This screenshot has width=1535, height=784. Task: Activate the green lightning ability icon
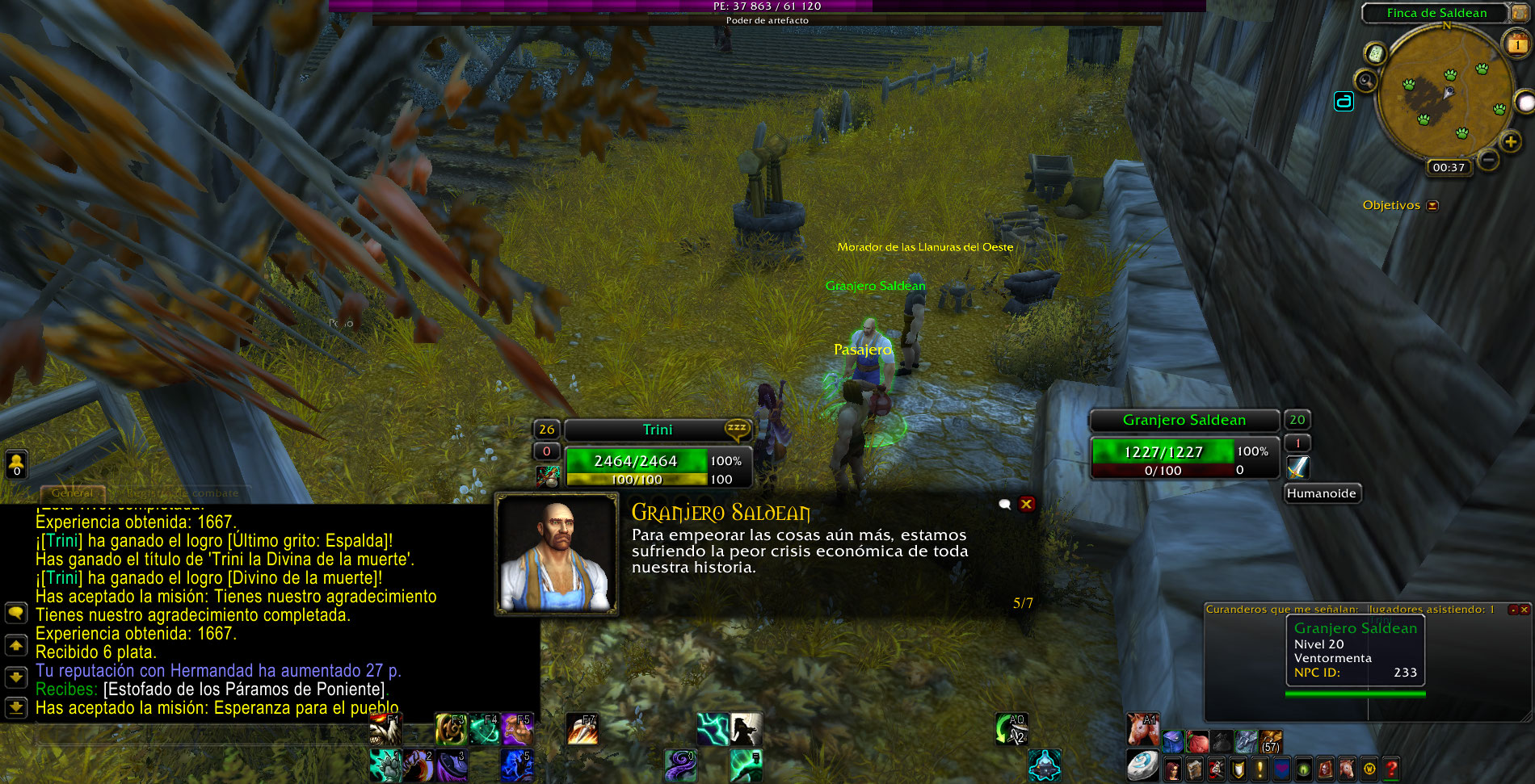point(713,730)
